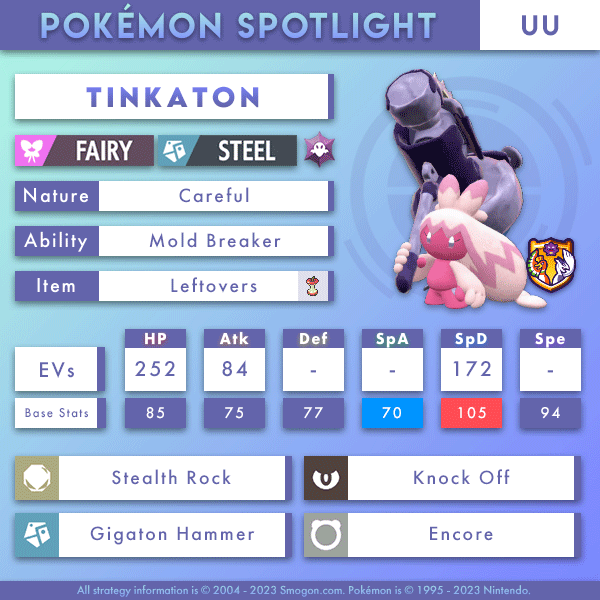Click the Tinkaton name box
This screenshot has height=600, width=600.
172,98
